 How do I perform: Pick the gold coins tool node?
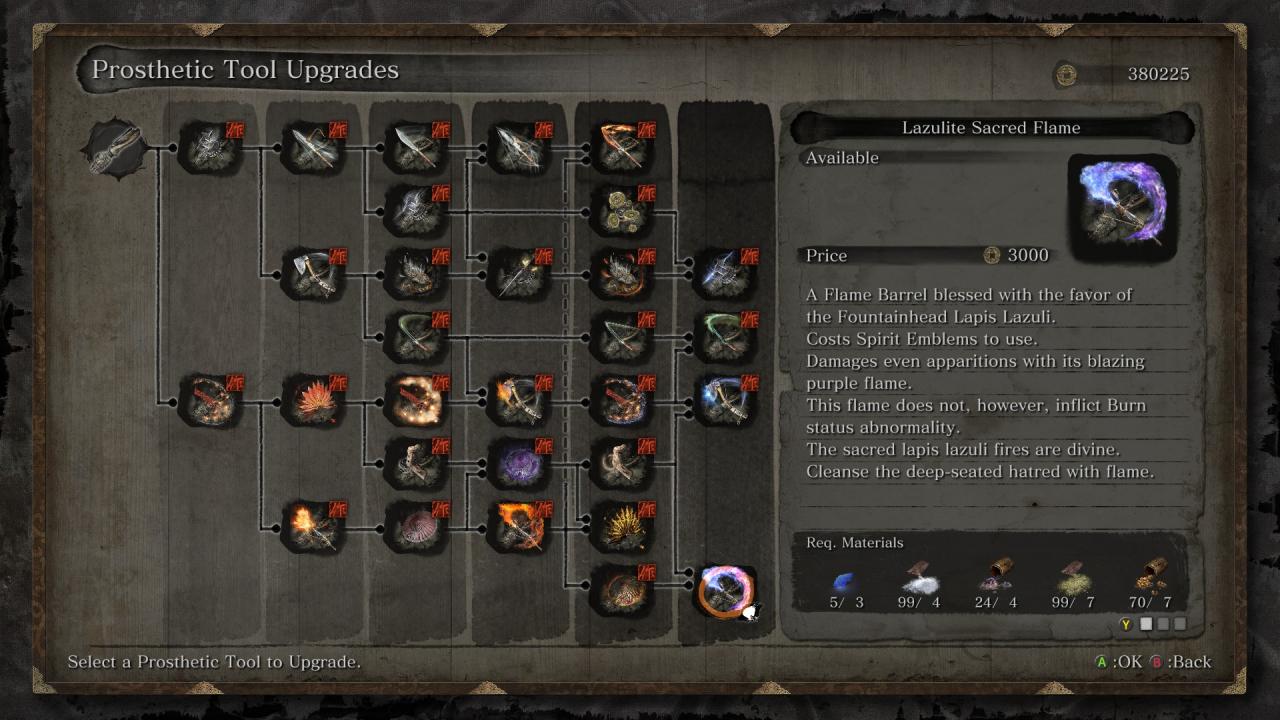[x=621, y=209]
